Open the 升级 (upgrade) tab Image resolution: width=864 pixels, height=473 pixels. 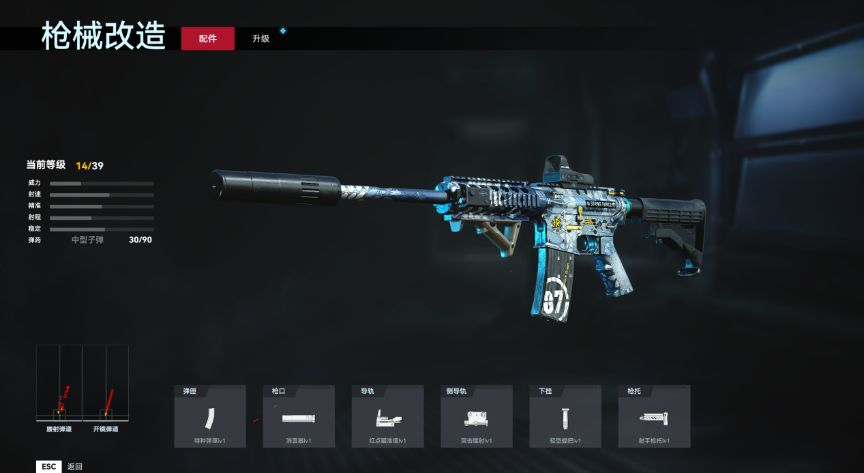coord(260,38)
